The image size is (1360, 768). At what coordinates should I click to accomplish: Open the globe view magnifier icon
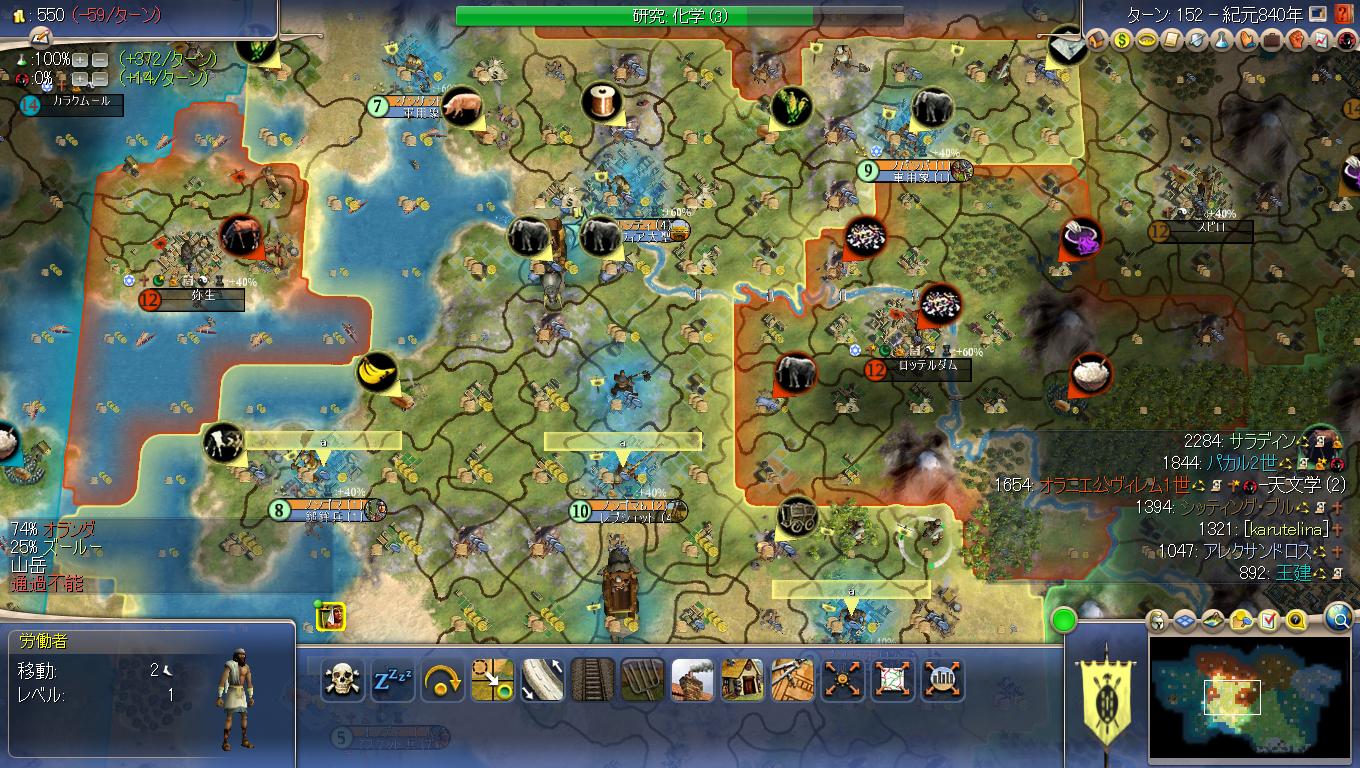(1337, 619)
